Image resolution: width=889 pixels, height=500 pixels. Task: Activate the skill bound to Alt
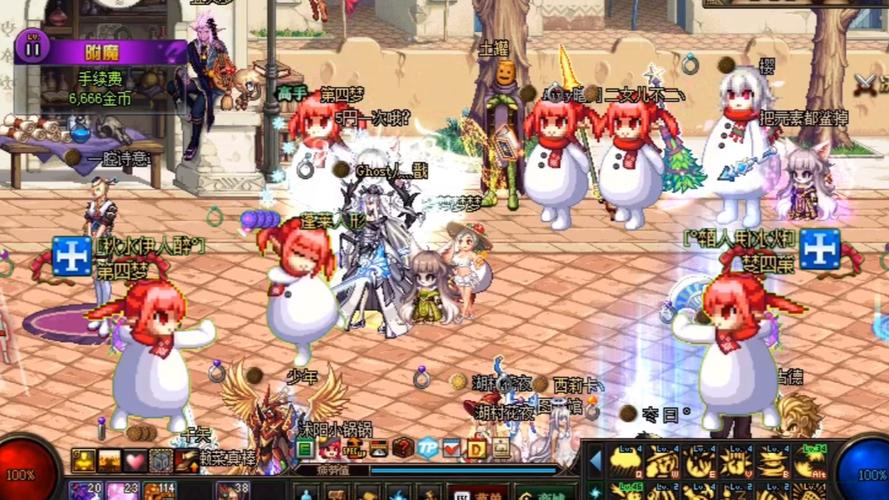click(x=813, y=461)
